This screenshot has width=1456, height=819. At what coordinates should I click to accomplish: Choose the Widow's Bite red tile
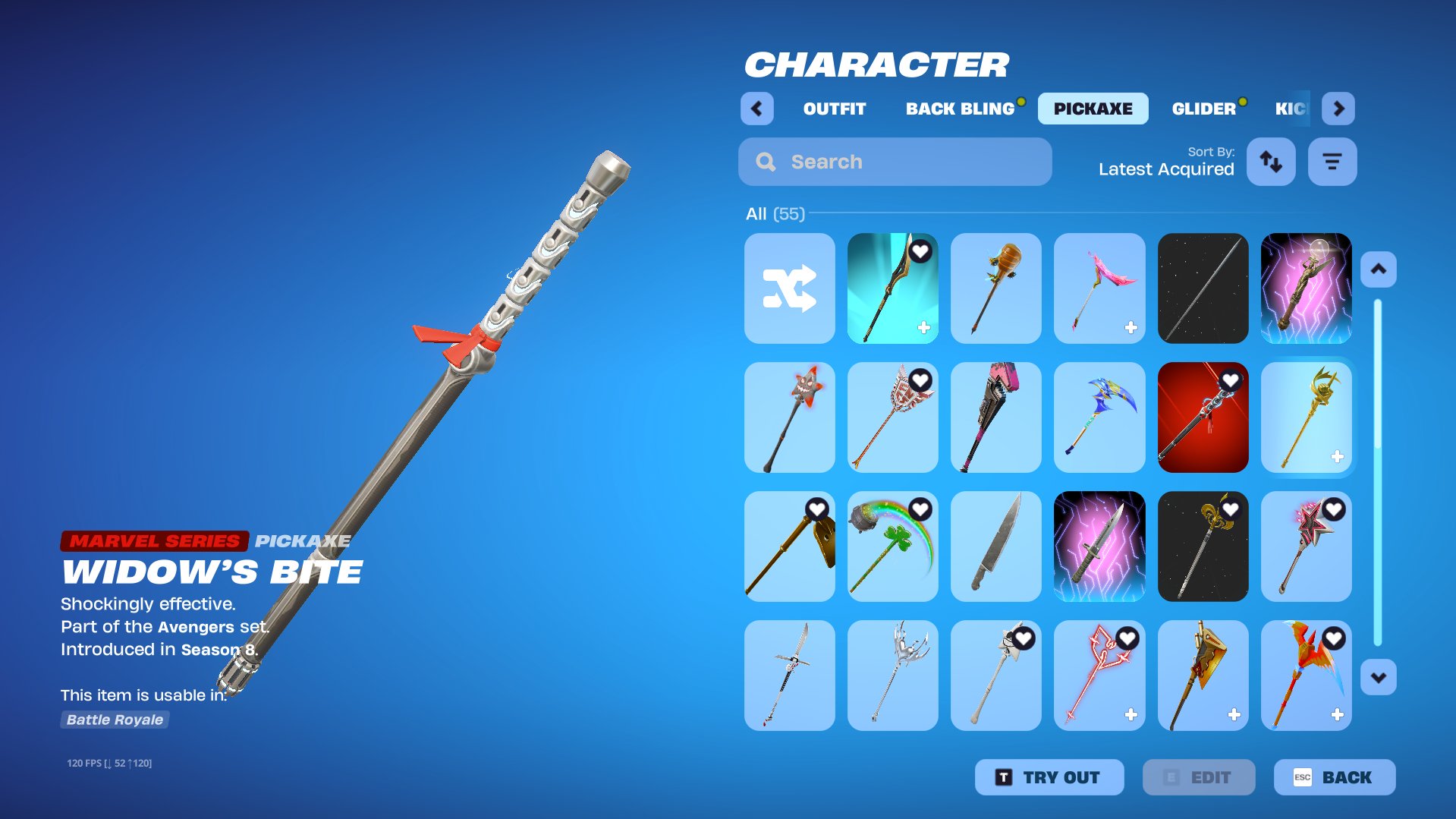(x=1203, y=417)
